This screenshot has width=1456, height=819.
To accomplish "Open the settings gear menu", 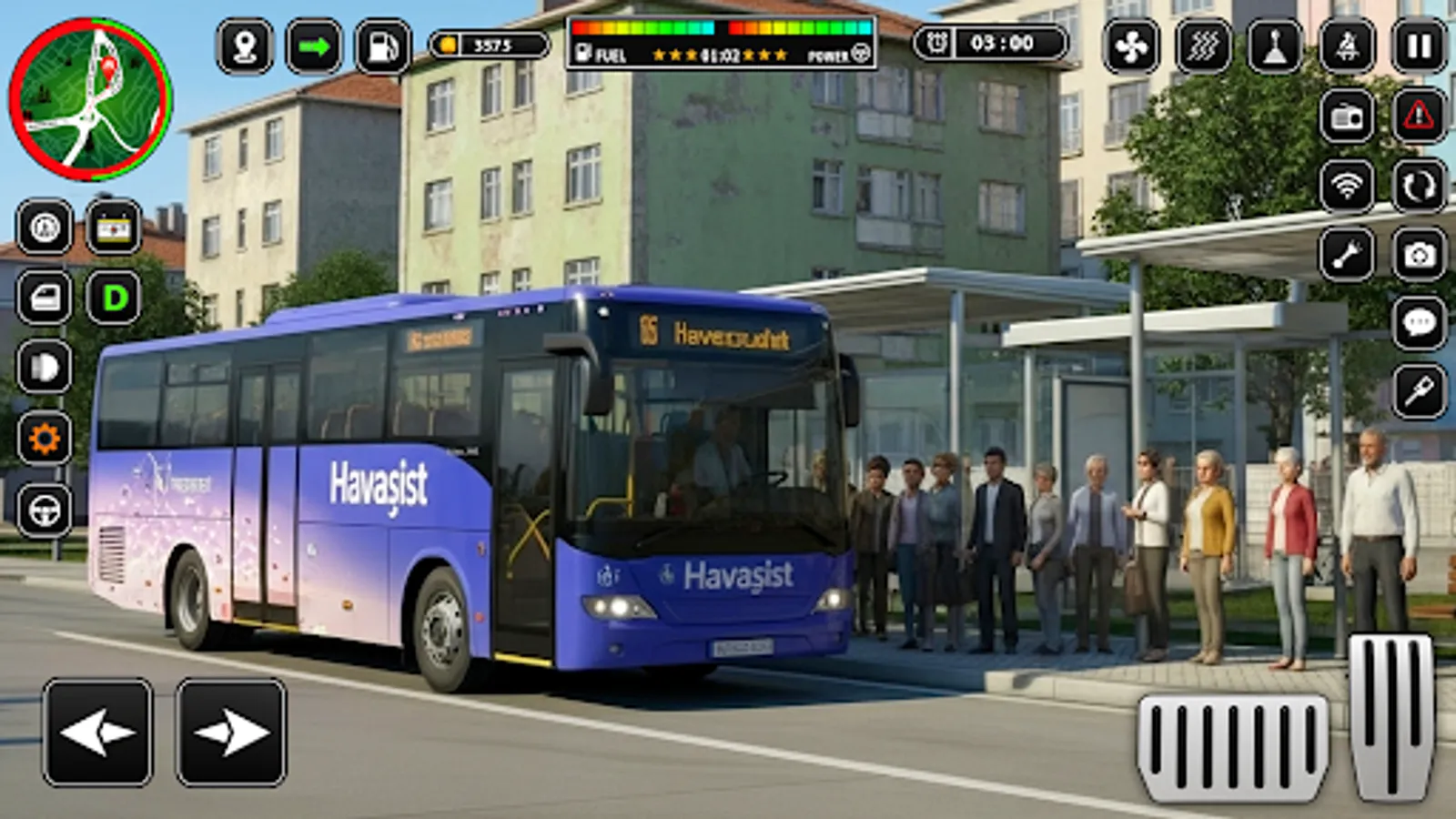I will [44, 435].
